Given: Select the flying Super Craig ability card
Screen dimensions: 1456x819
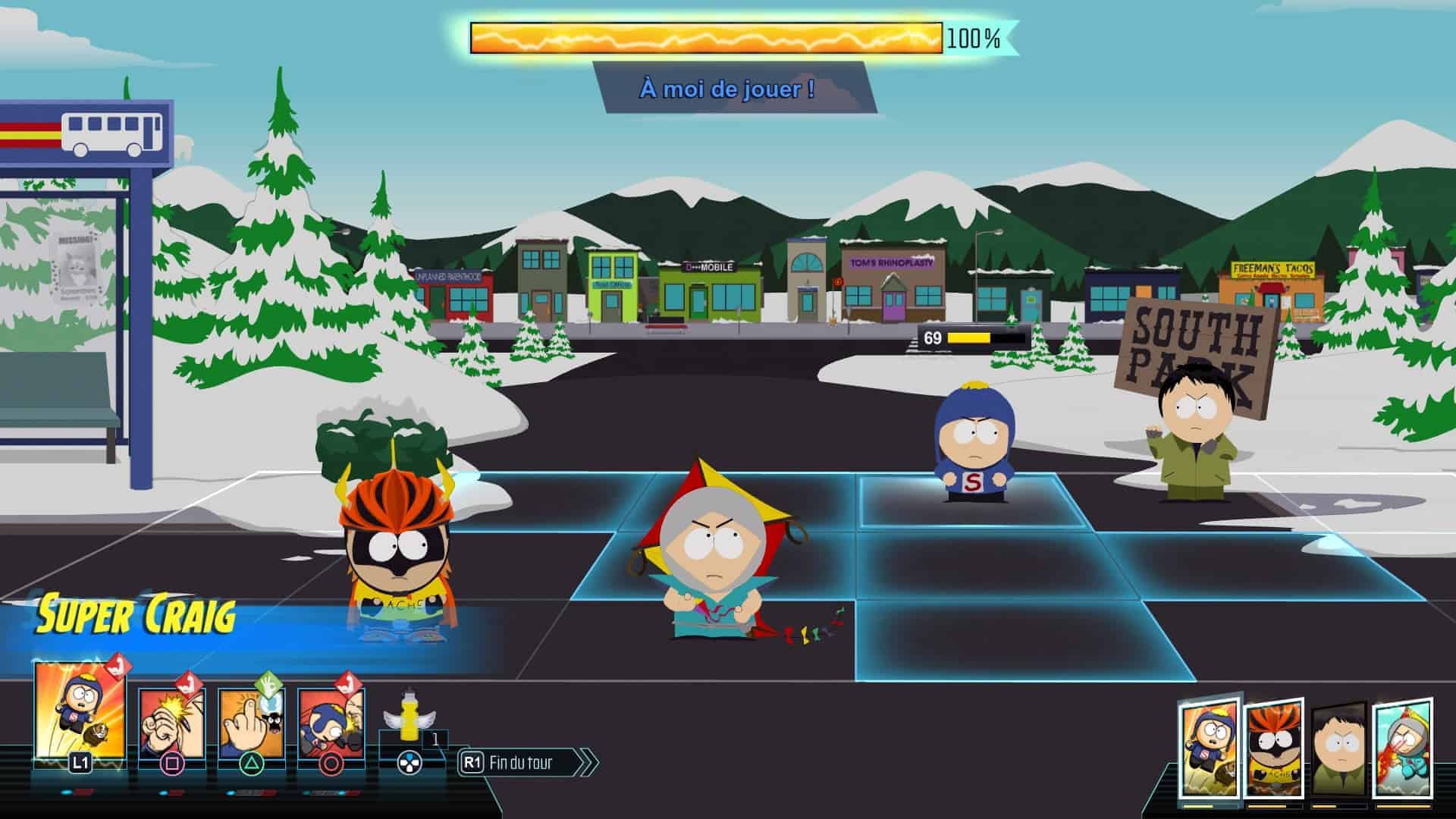Looking at the screenshot, I should (x=80, y=711).
